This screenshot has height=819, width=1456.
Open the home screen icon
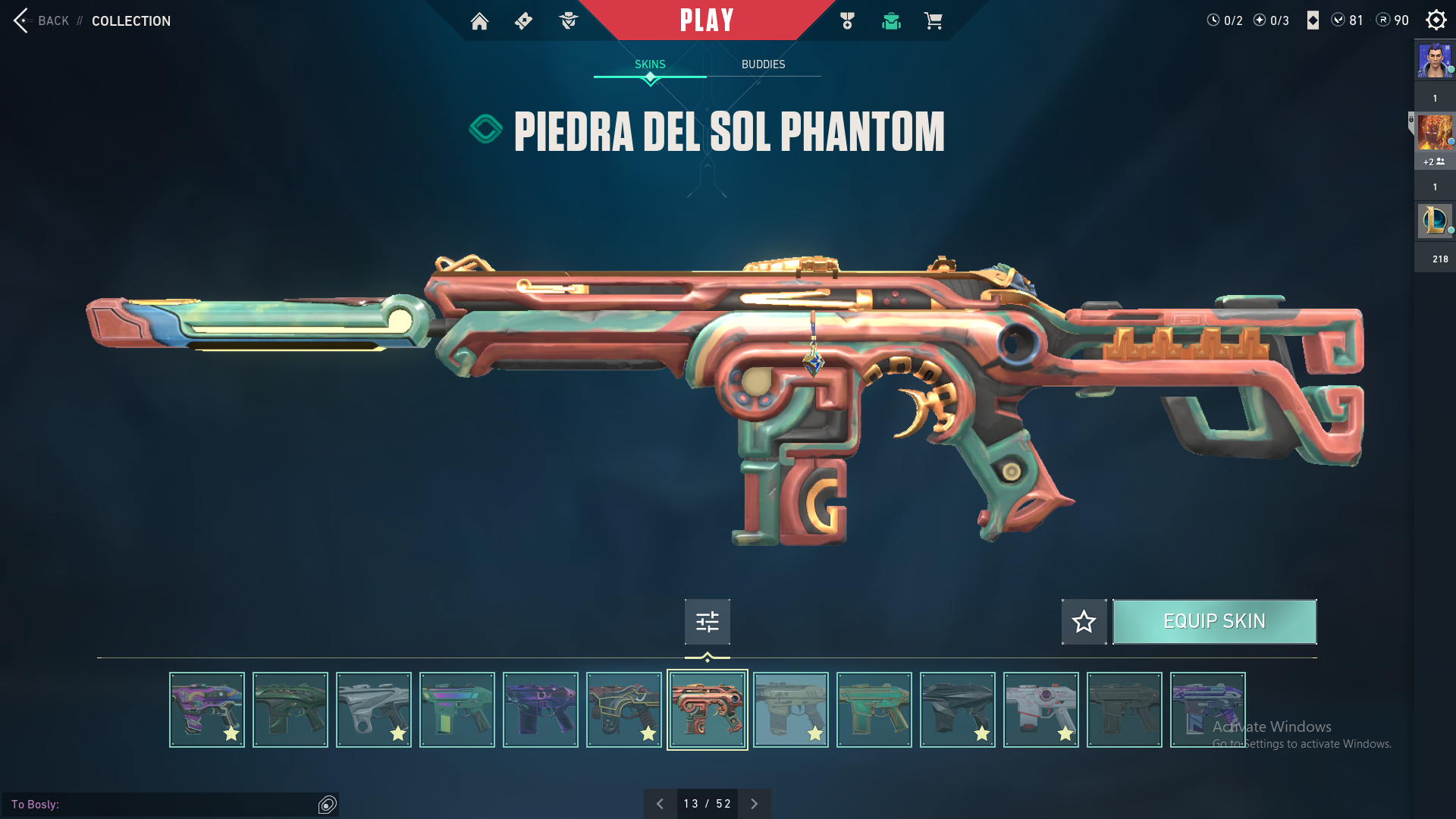[479, 21]
